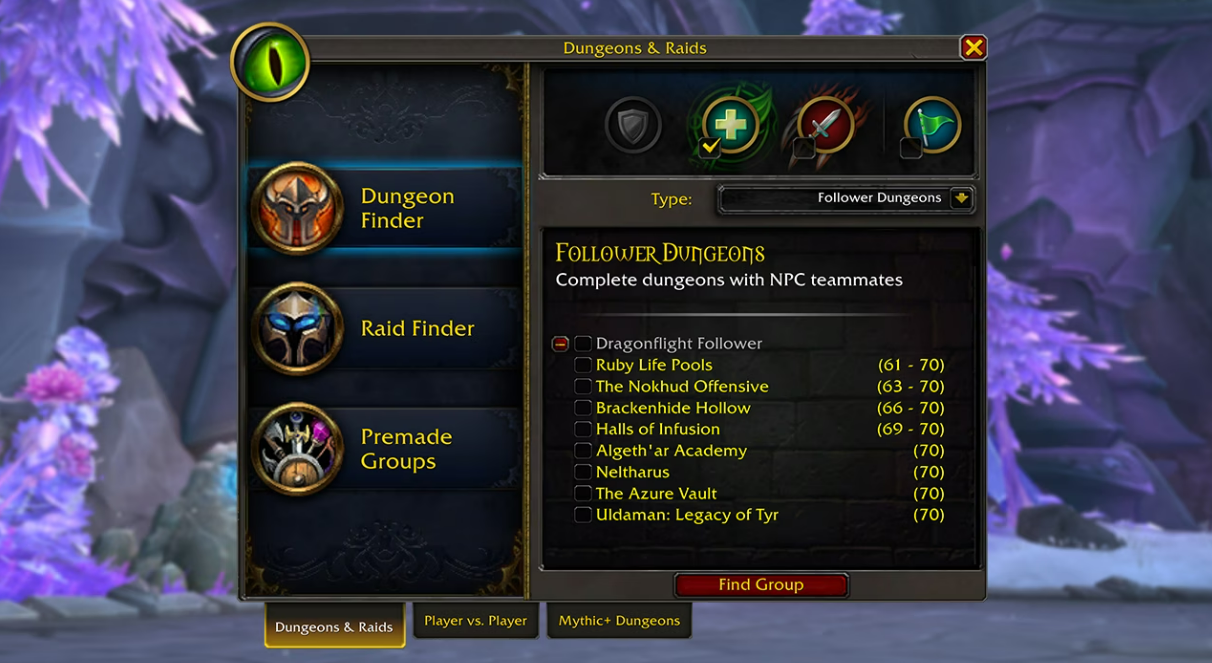Select The Nokhud Offensive dungeon
This screenshot has height=663, width=1212.
tap(583, 387)
